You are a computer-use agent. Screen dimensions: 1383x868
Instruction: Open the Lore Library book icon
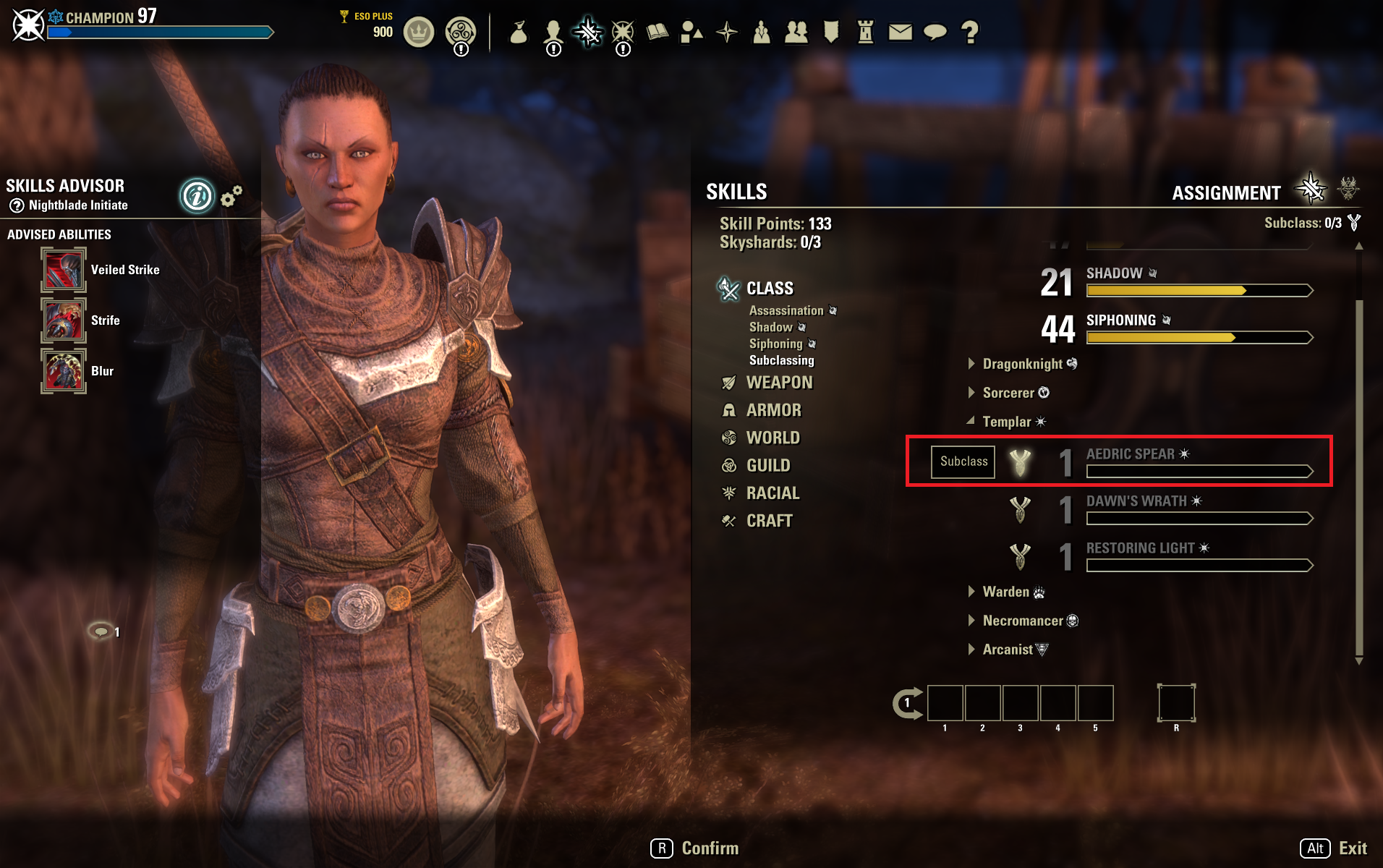click(x=657, y=32)
